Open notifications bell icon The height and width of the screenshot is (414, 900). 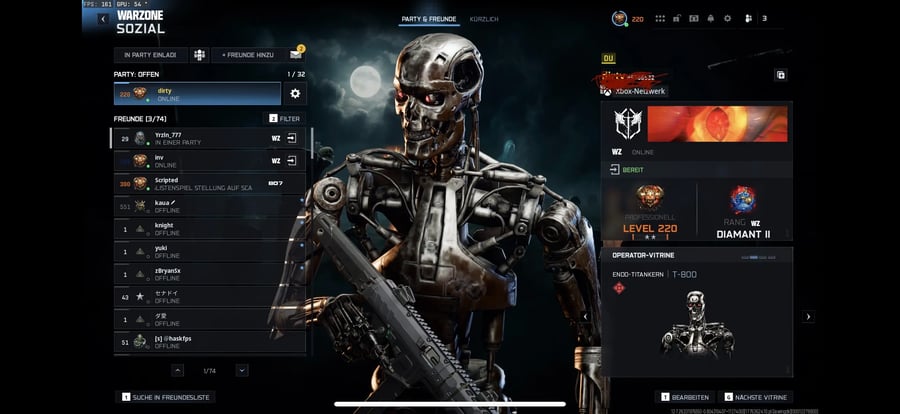(x=710, y=18)
